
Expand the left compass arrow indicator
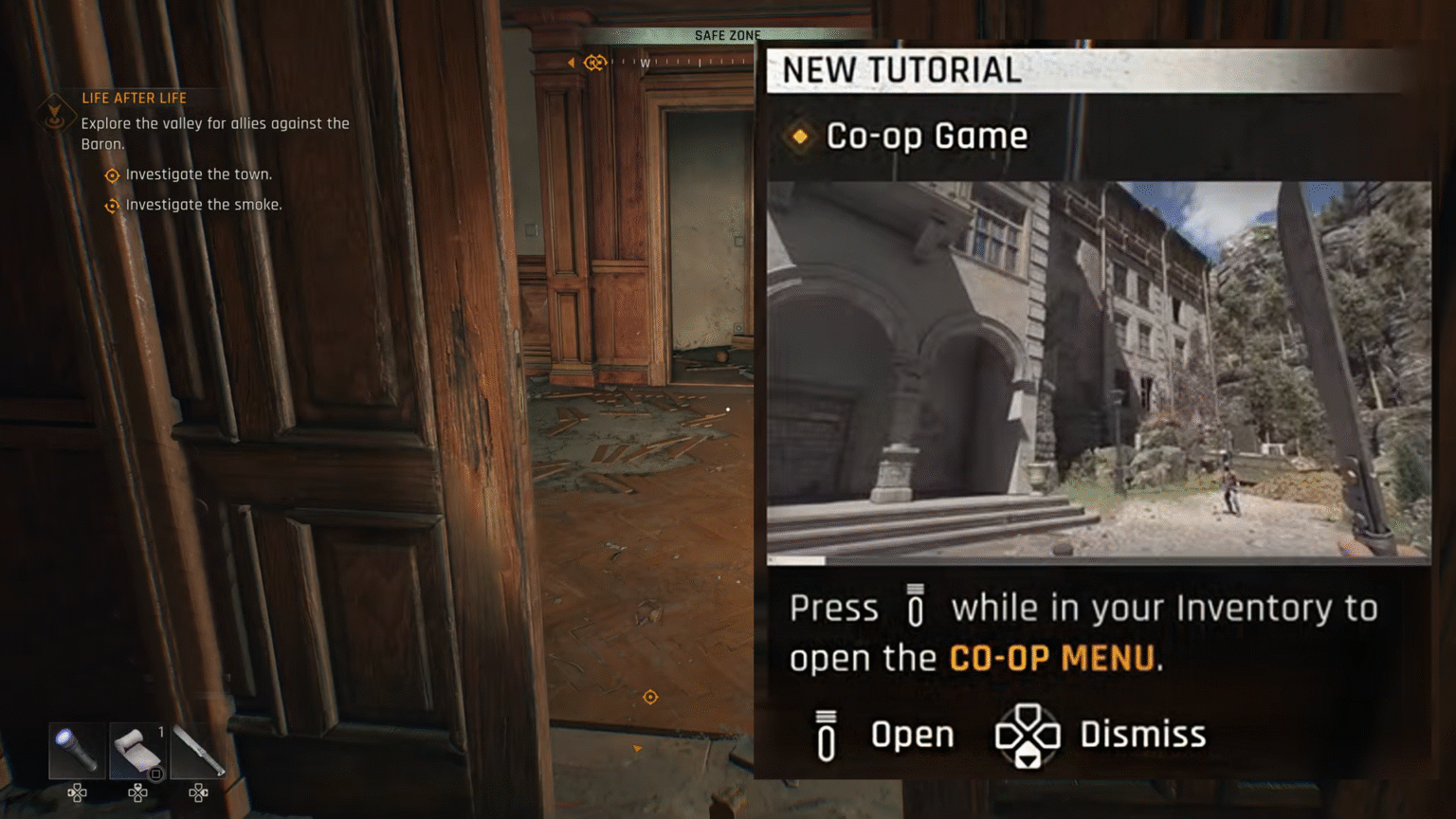point(570,60)
